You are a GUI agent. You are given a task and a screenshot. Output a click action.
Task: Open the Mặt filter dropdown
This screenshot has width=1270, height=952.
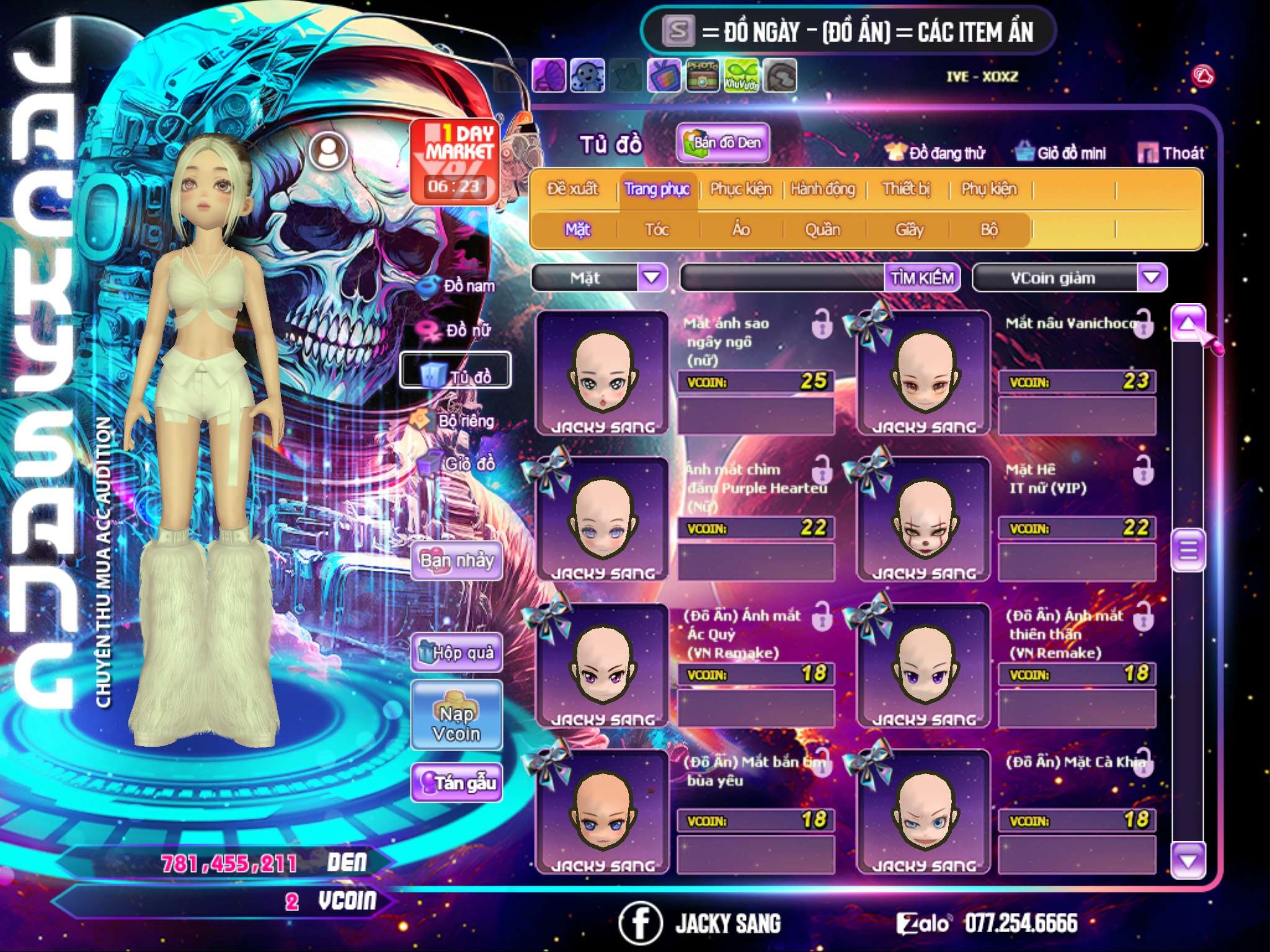pyautogui.click(x=652, y=277)
